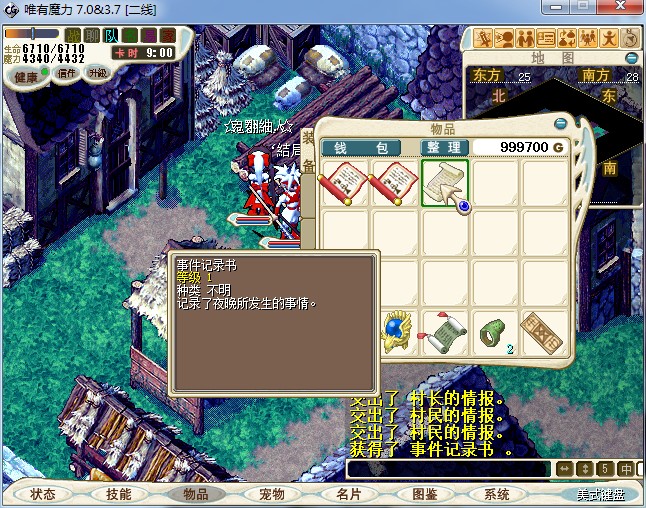
Task: Select the blue gem winged amulet
Action: click(x=397, y=333)
